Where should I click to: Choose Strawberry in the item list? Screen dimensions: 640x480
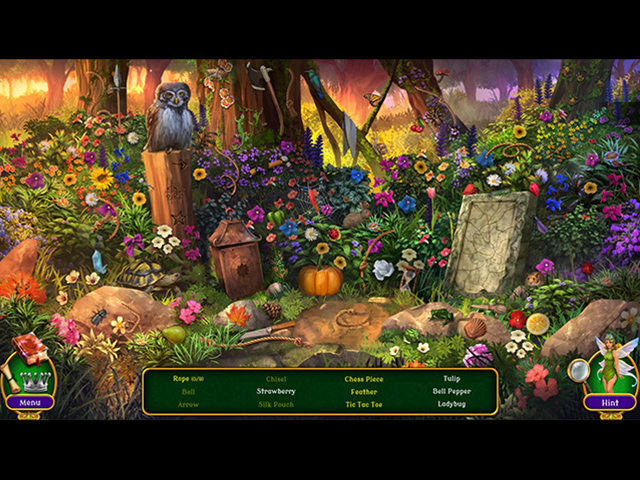click(275, 392)
